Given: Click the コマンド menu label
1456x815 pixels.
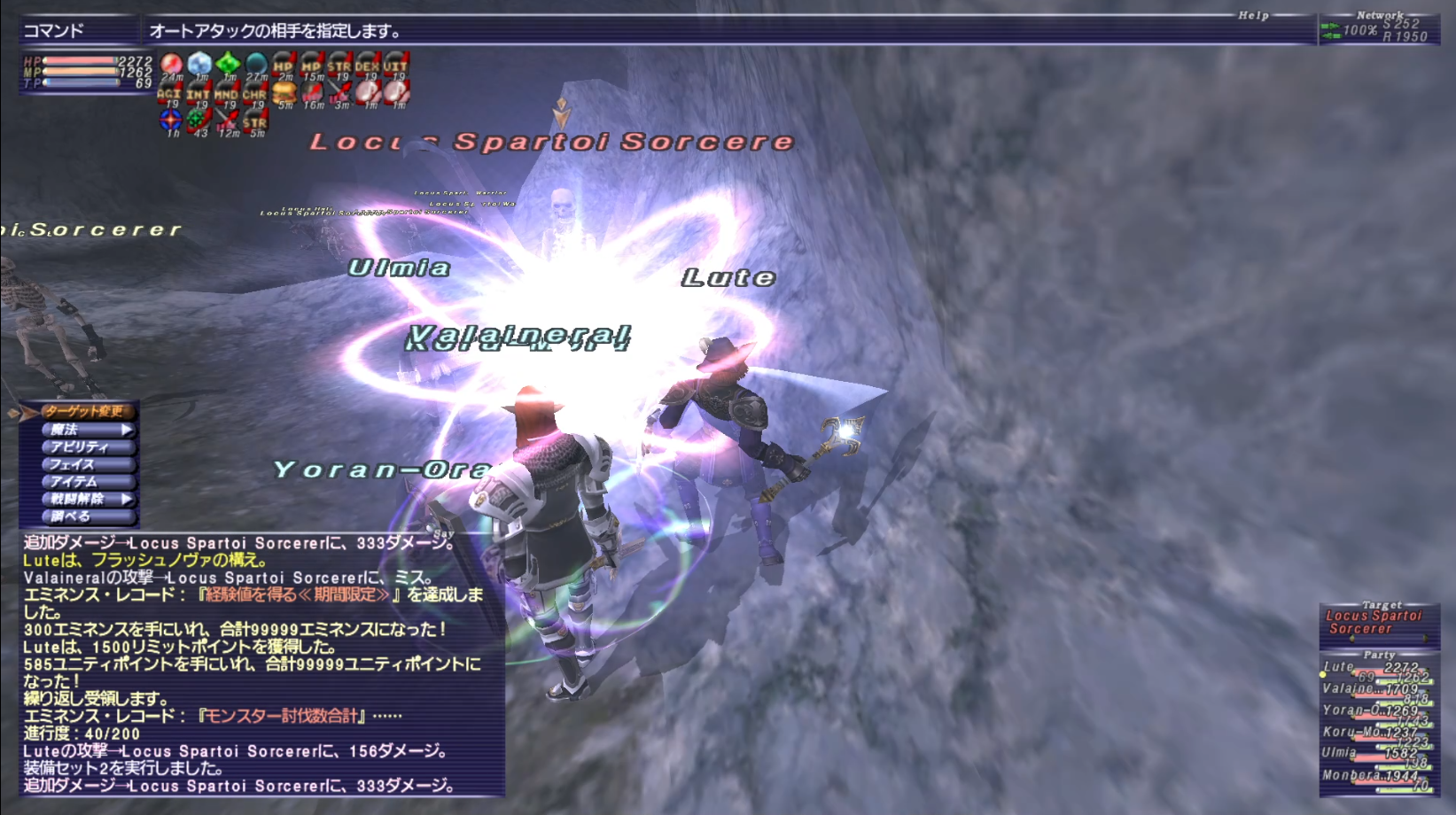Looking at the screenshot, I should tap(55, 27).
